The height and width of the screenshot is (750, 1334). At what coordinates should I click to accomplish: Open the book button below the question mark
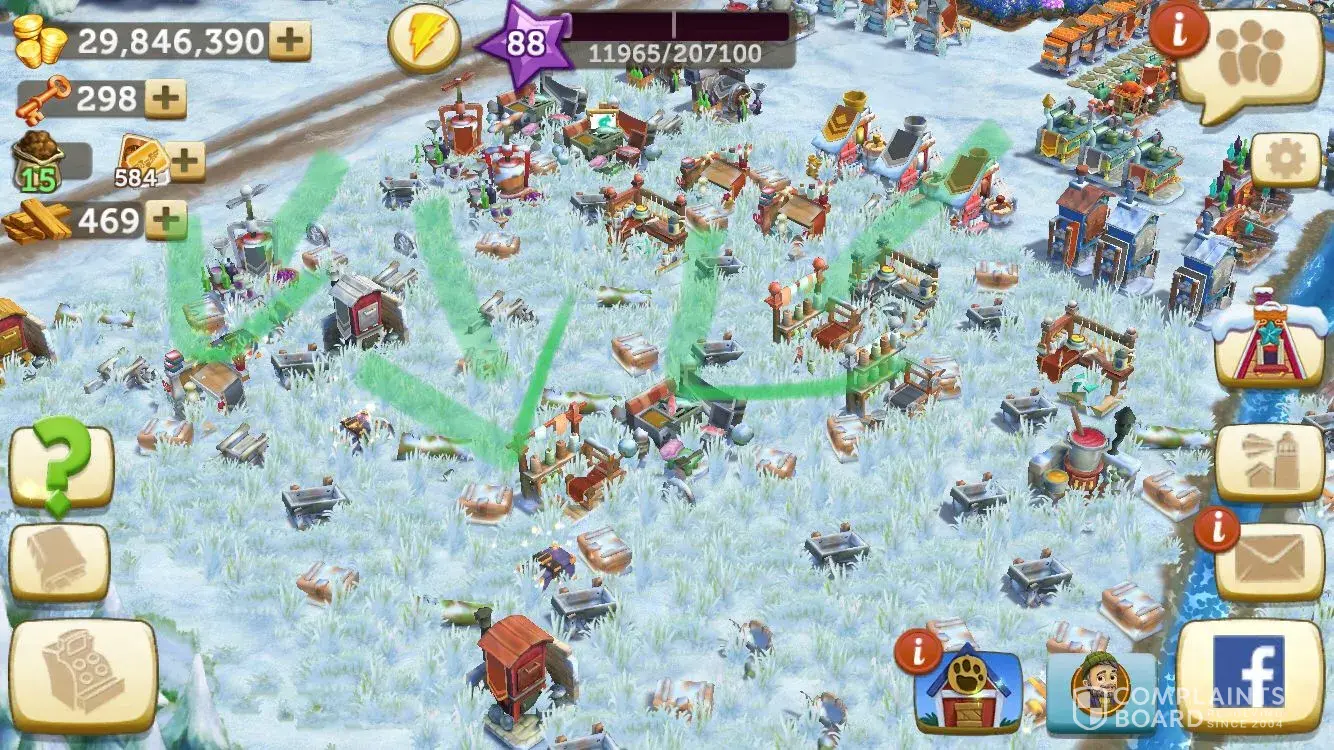[60, 563]
